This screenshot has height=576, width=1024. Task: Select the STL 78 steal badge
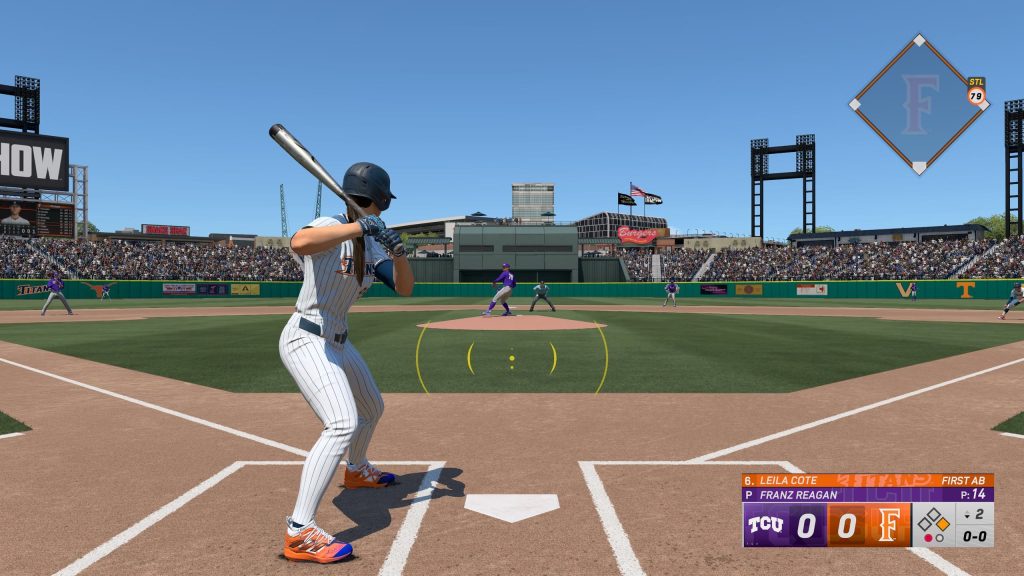coord(976,92)
